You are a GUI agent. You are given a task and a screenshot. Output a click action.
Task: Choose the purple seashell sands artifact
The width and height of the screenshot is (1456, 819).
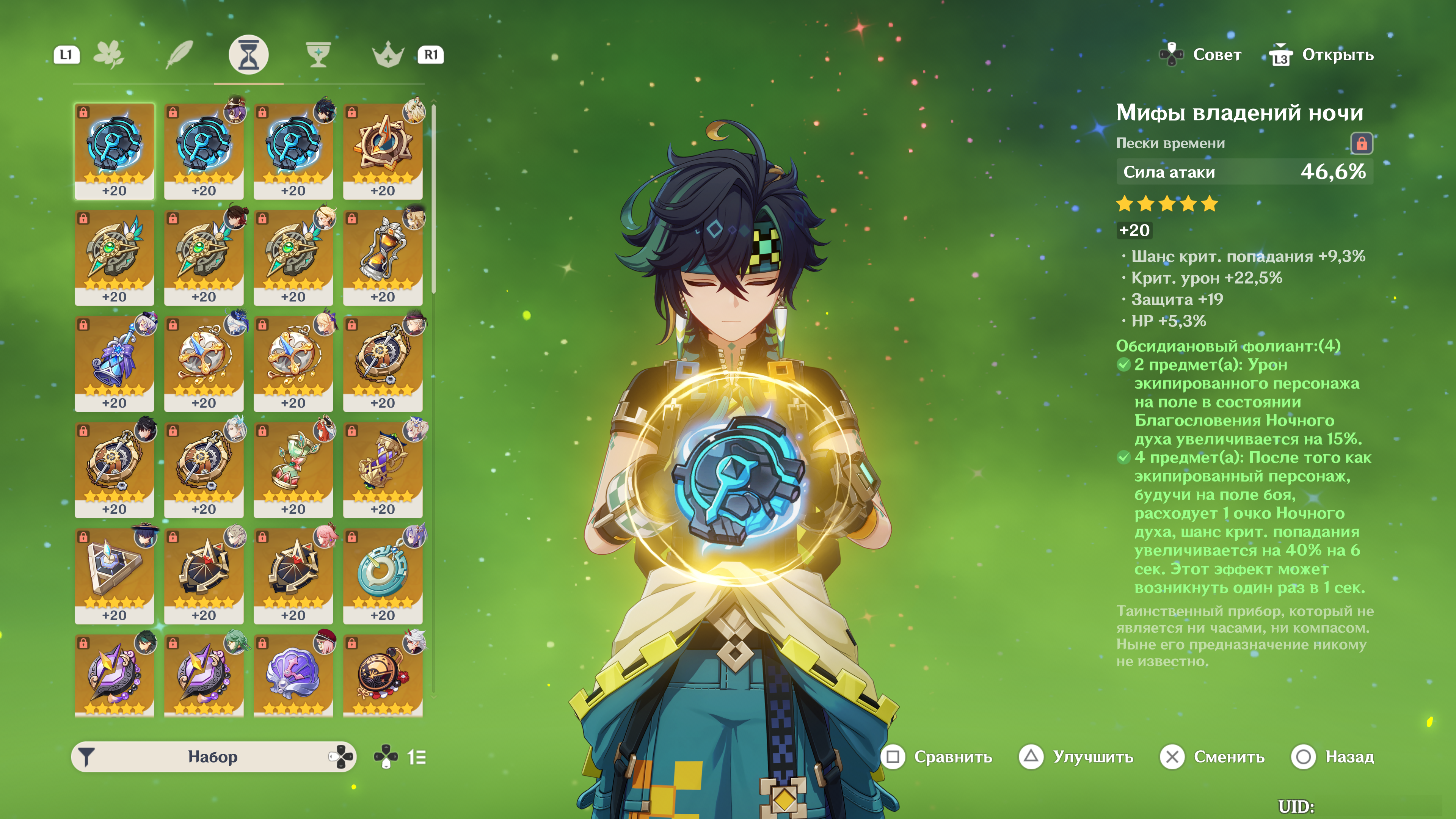[x=293, y=675]
